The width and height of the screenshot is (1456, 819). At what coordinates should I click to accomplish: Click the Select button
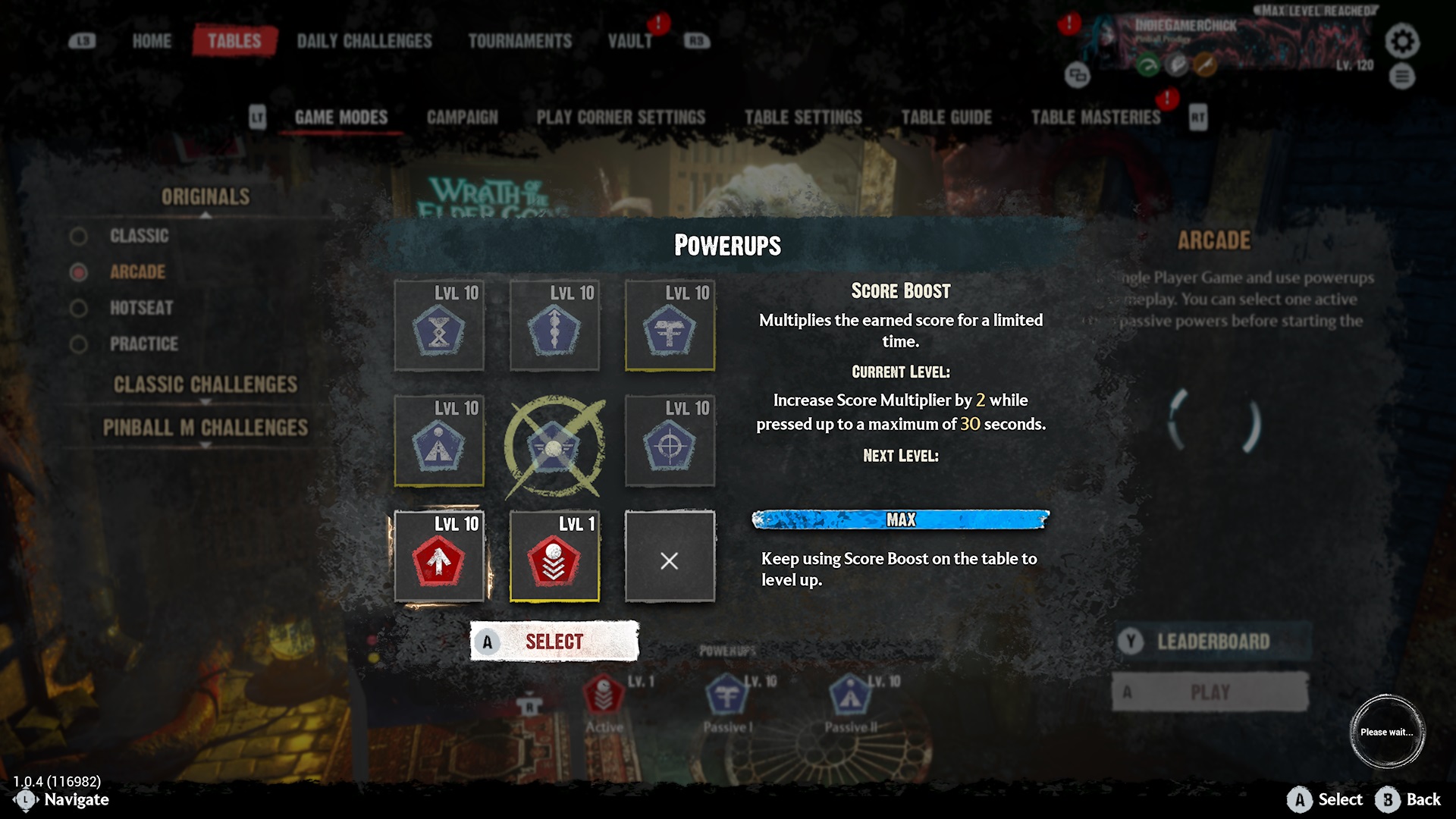click(554, 642)
